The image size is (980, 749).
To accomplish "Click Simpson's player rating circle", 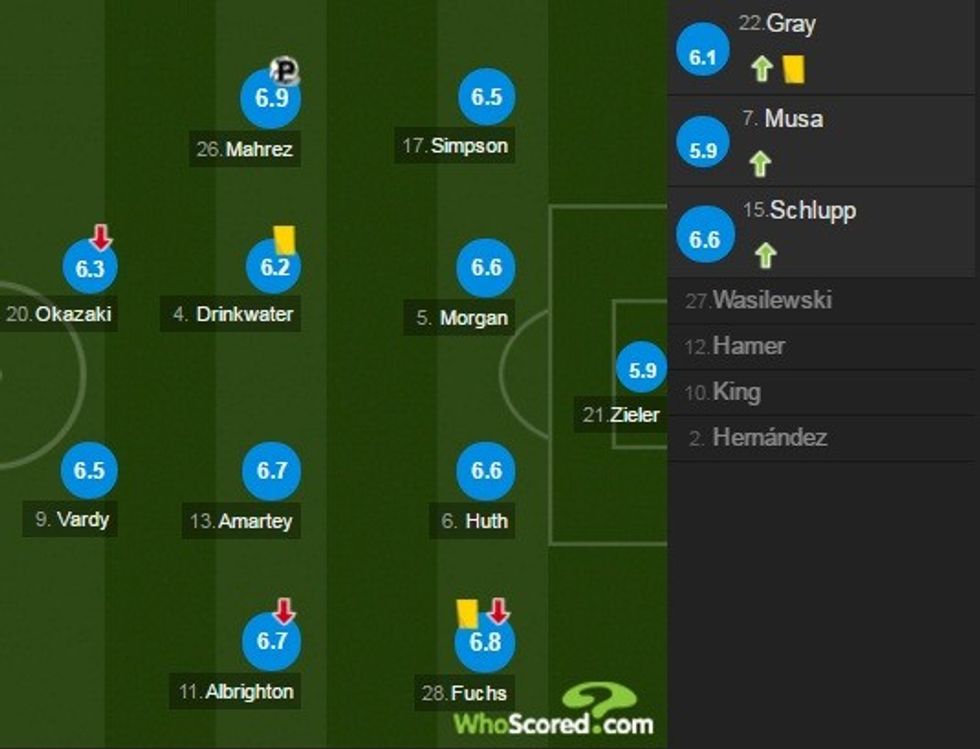I will click(x=486, y=97).
